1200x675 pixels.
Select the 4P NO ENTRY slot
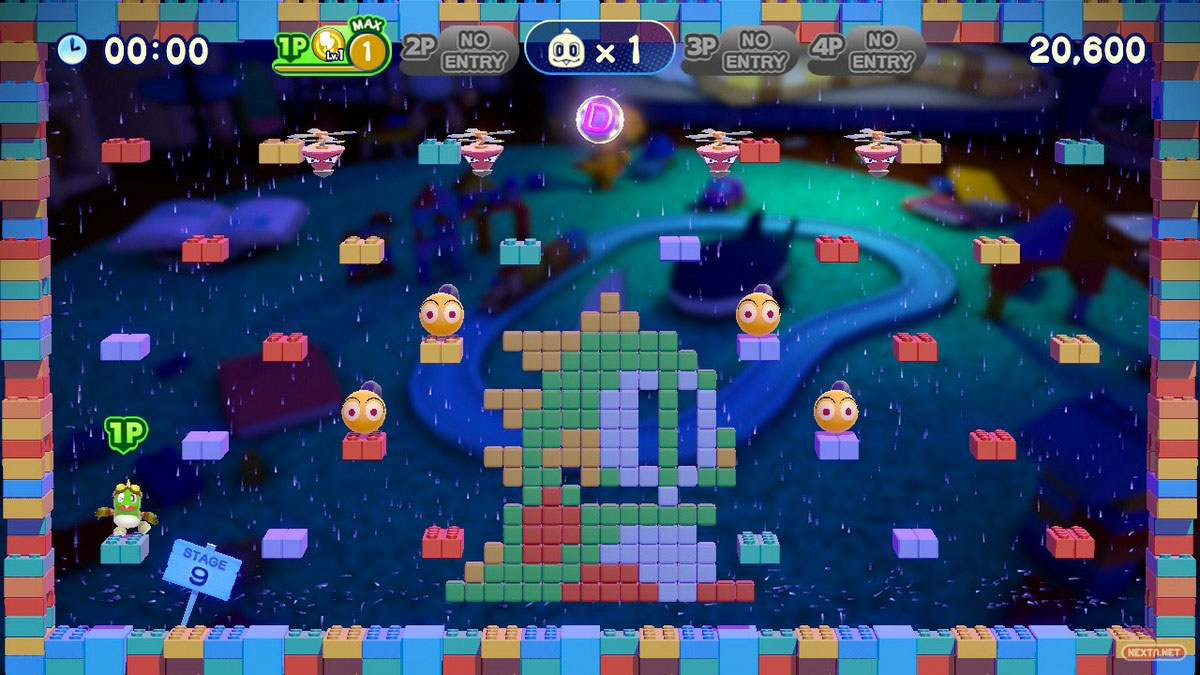click(x=866, y=50)
